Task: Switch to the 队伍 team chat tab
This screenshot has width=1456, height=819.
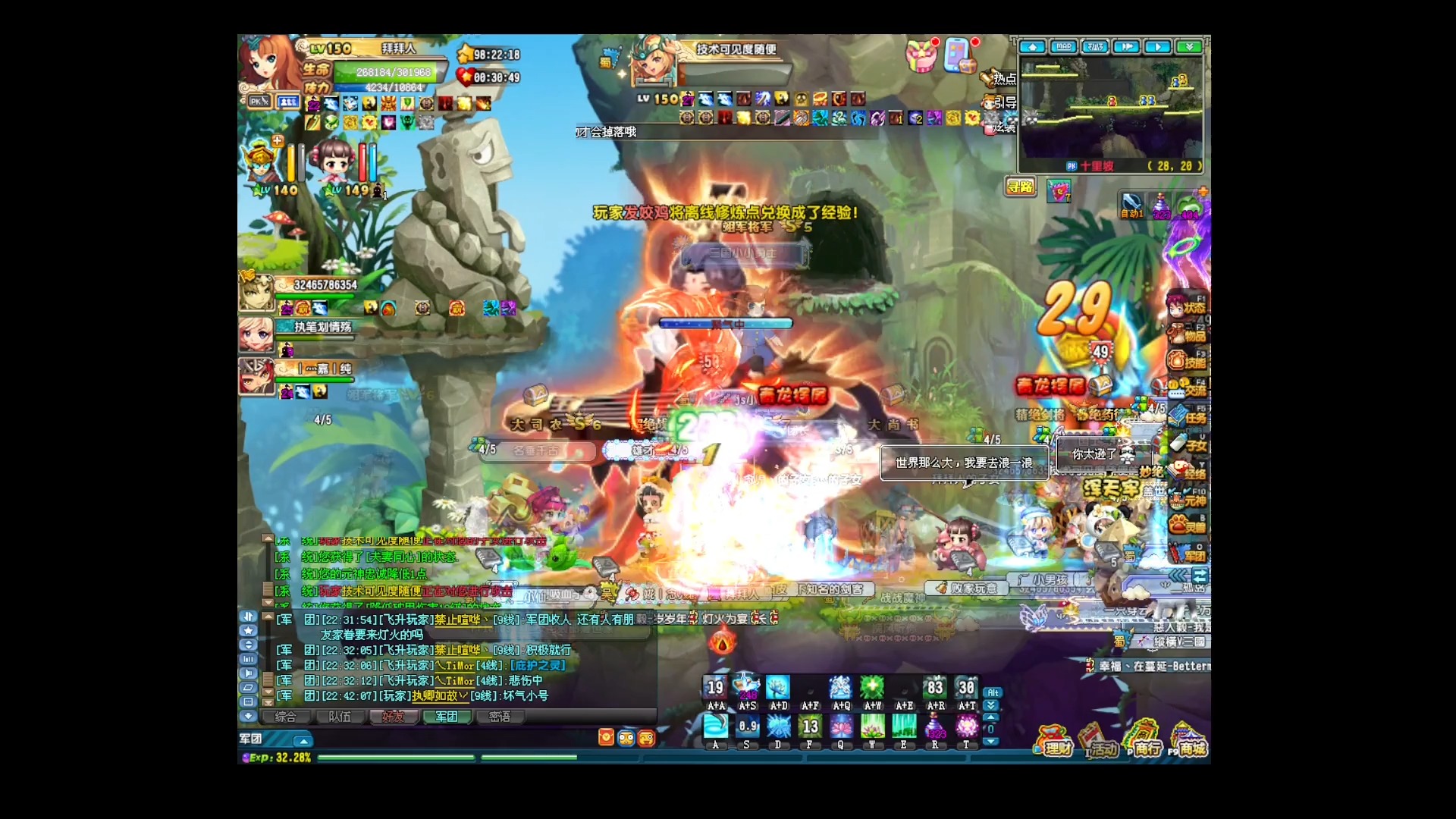Action: click(x=340, y=717)
